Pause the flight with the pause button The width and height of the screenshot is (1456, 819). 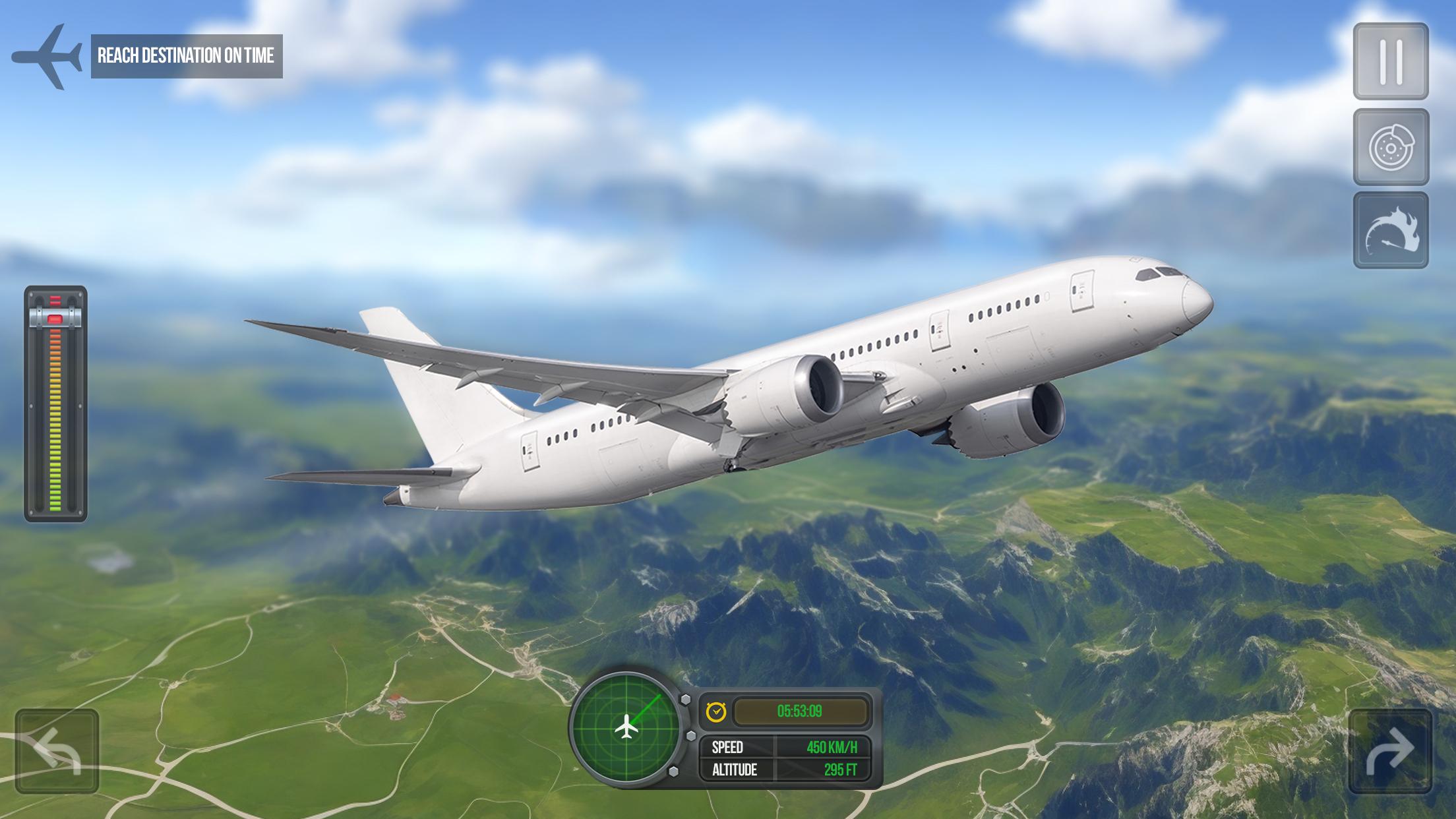(1391, 61)
